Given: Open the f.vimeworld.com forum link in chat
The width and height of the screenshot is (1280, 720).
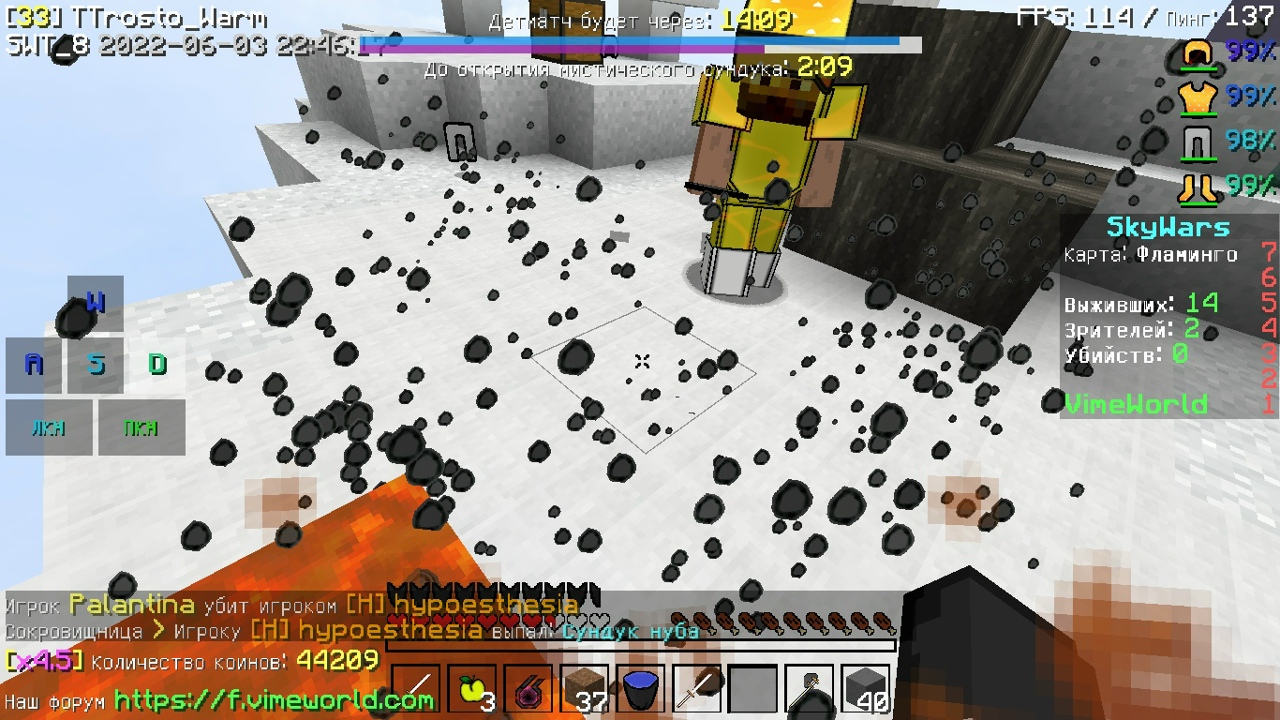Looking at the screenshot, I should (275, 700).
